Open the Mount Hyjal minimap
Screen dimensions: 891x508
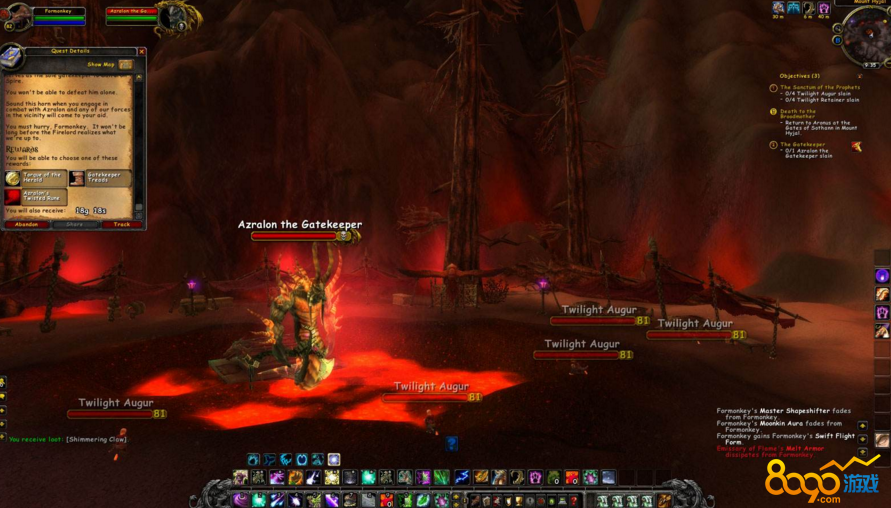click(x=863, y=36)
